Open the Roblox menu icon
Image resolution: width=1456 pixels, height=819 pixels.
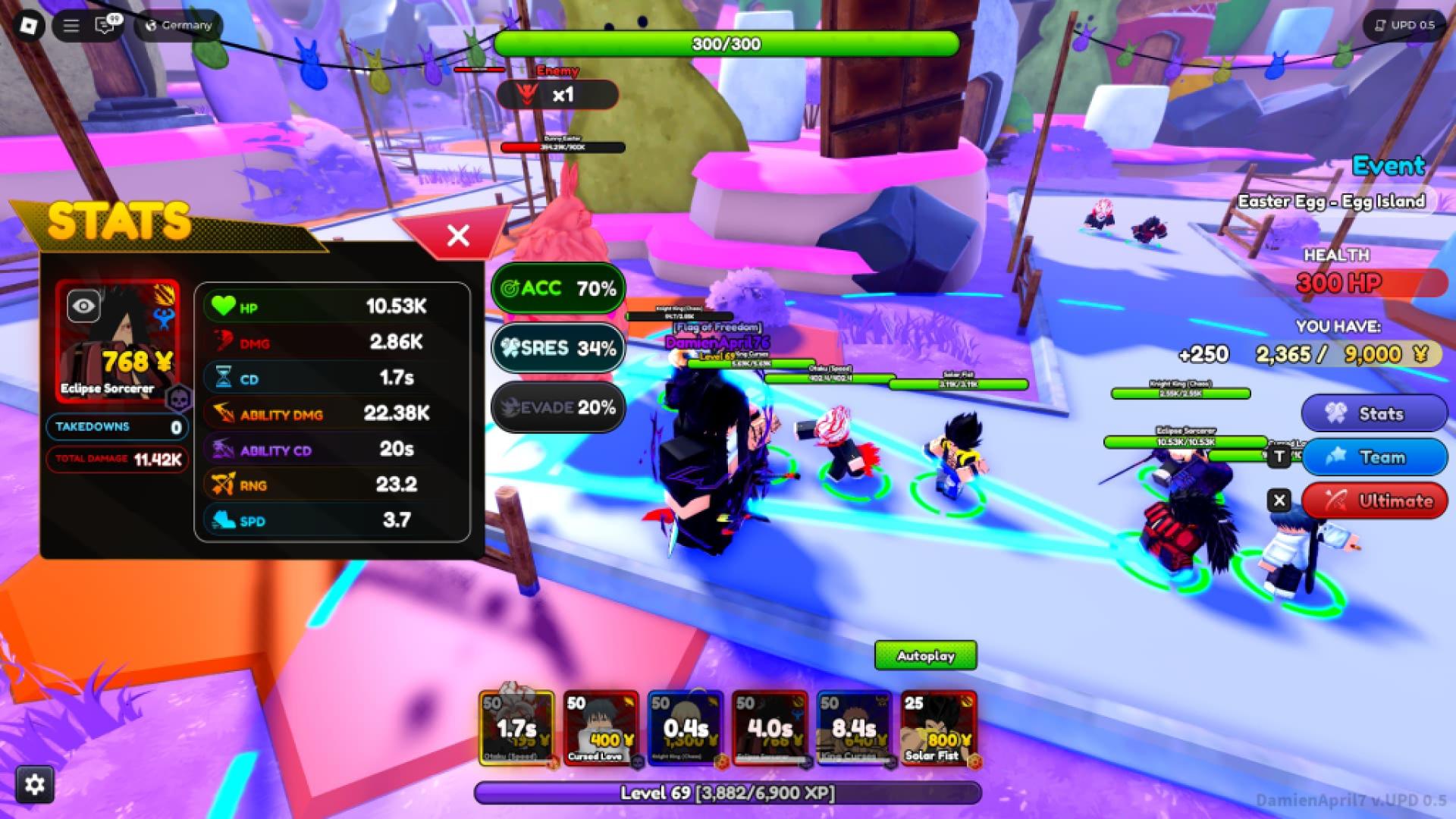(28, 26)
